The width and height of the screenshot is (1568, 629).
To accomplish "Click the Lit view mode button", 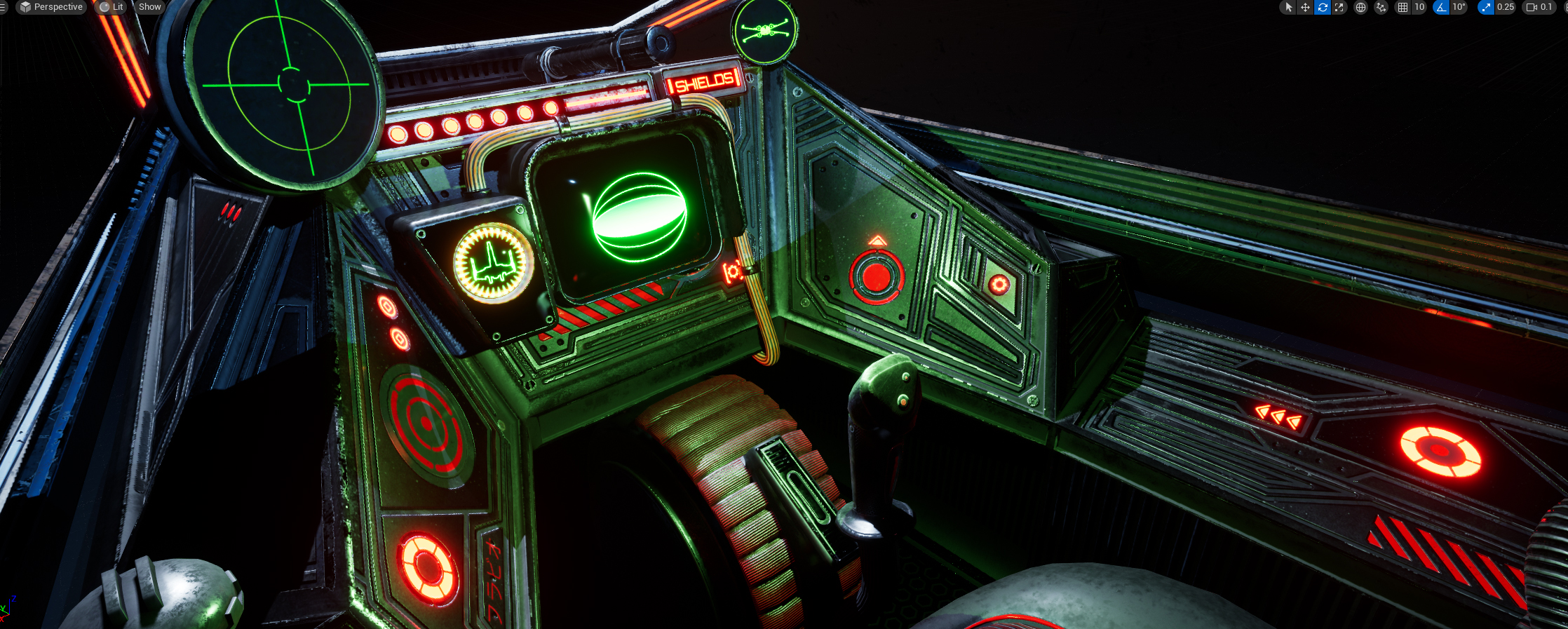I will [111, 6].
